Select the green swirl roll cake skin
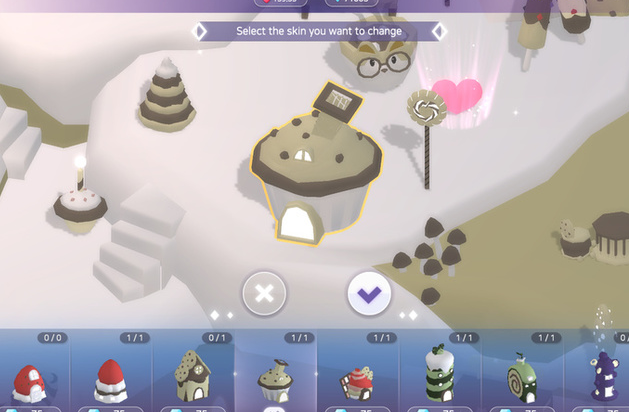This screenshot has height=412, width=629. pos(521,378)
